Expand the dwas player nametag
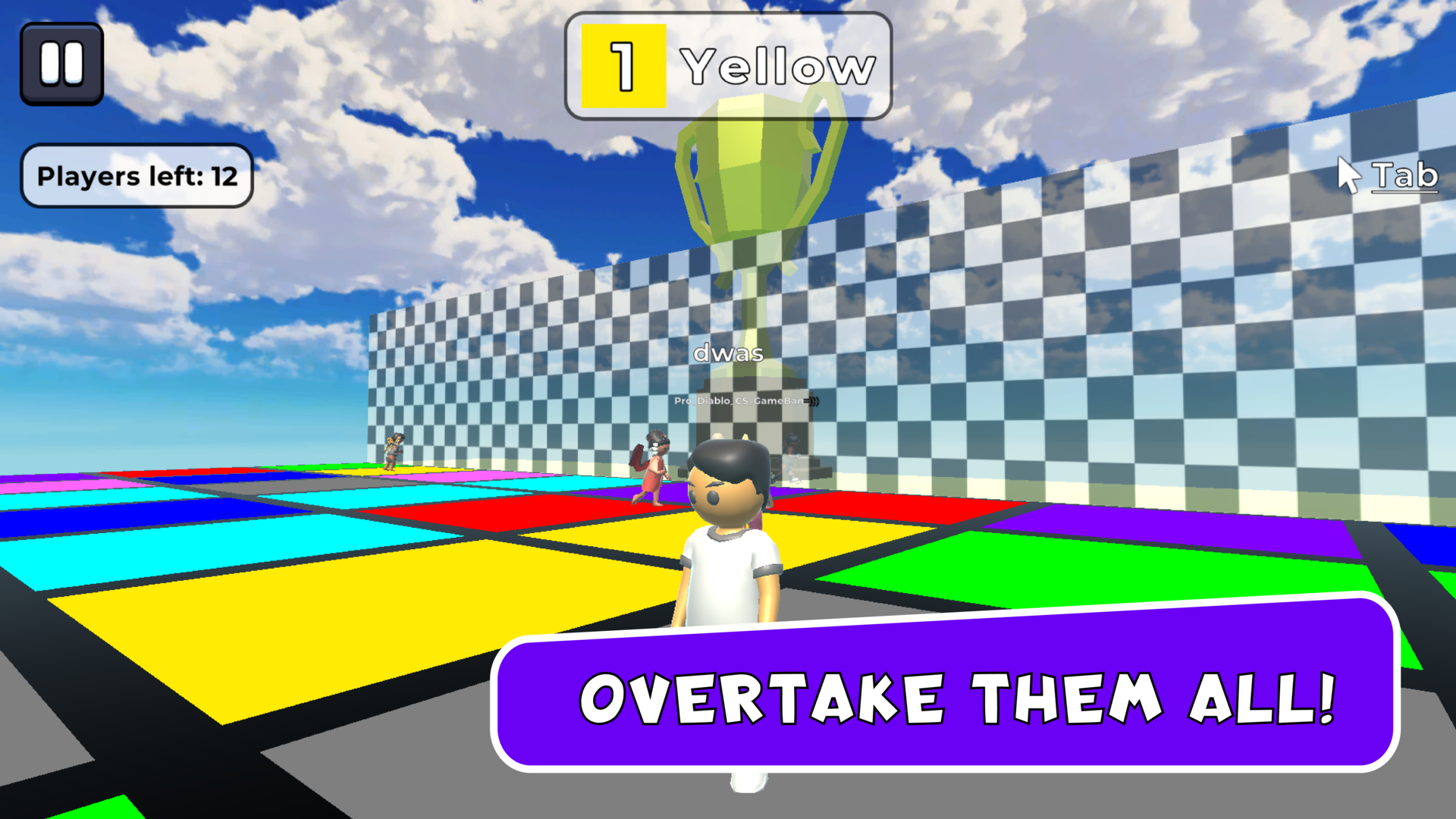 click(728, 353)
